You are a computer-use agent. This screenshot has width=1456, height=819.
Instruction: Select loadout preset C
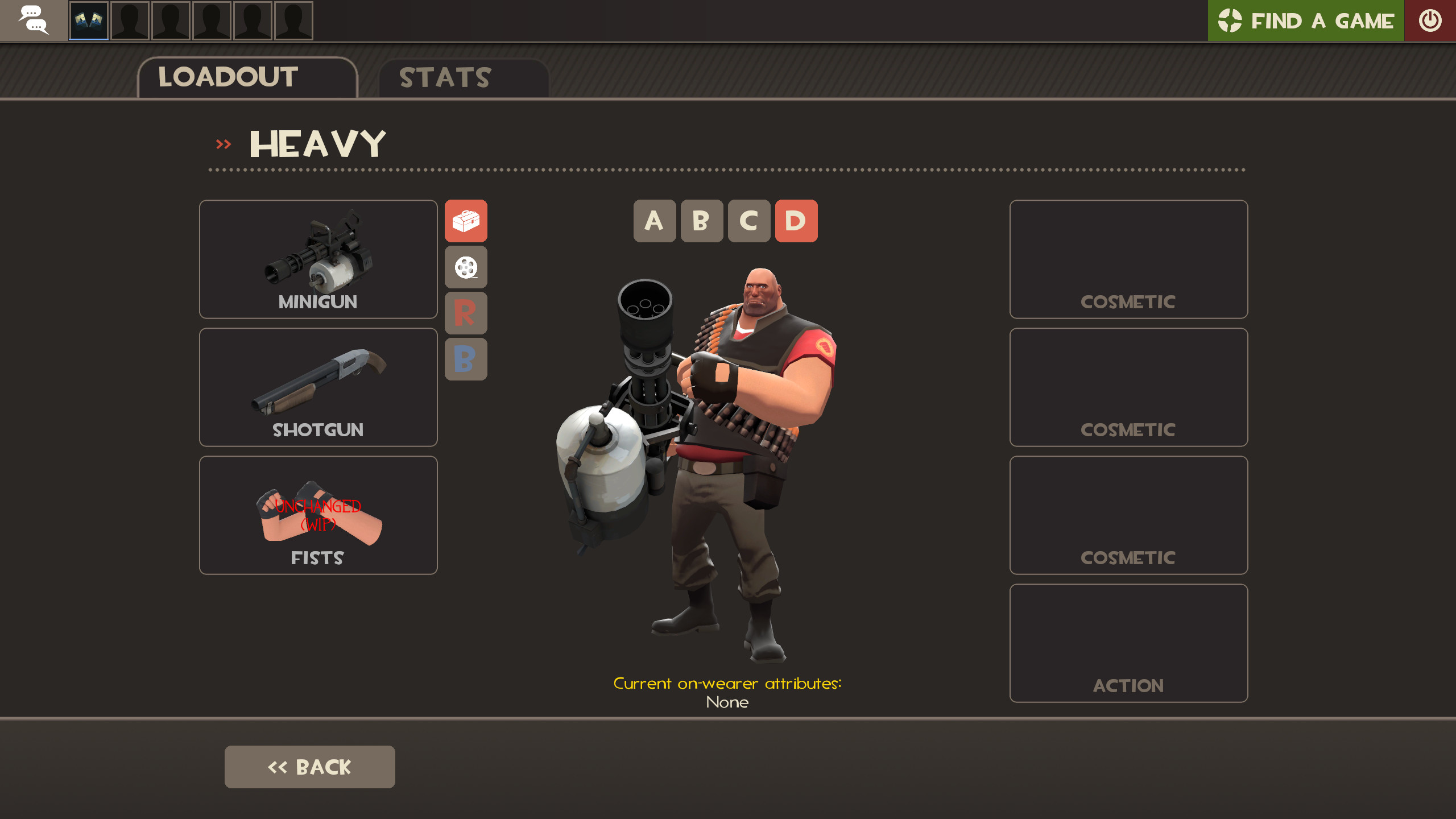point(749,222)
